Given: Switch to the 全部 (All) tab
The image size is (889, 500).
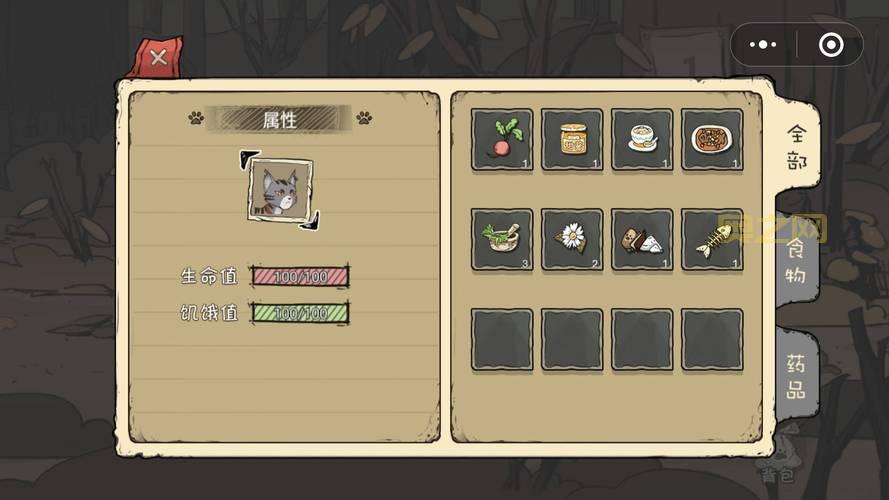Looking at the screenshot, I should tap(796, 146).
